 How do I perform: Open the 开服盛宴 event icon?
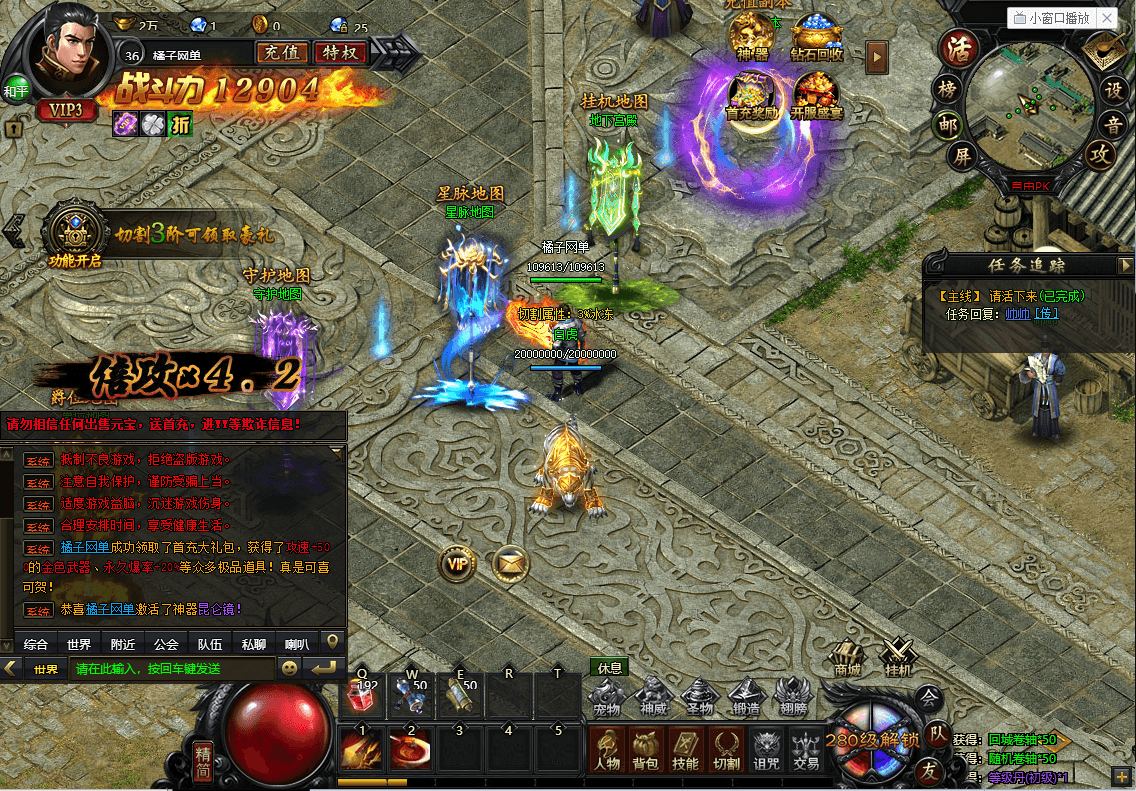[x=818, y=95]
